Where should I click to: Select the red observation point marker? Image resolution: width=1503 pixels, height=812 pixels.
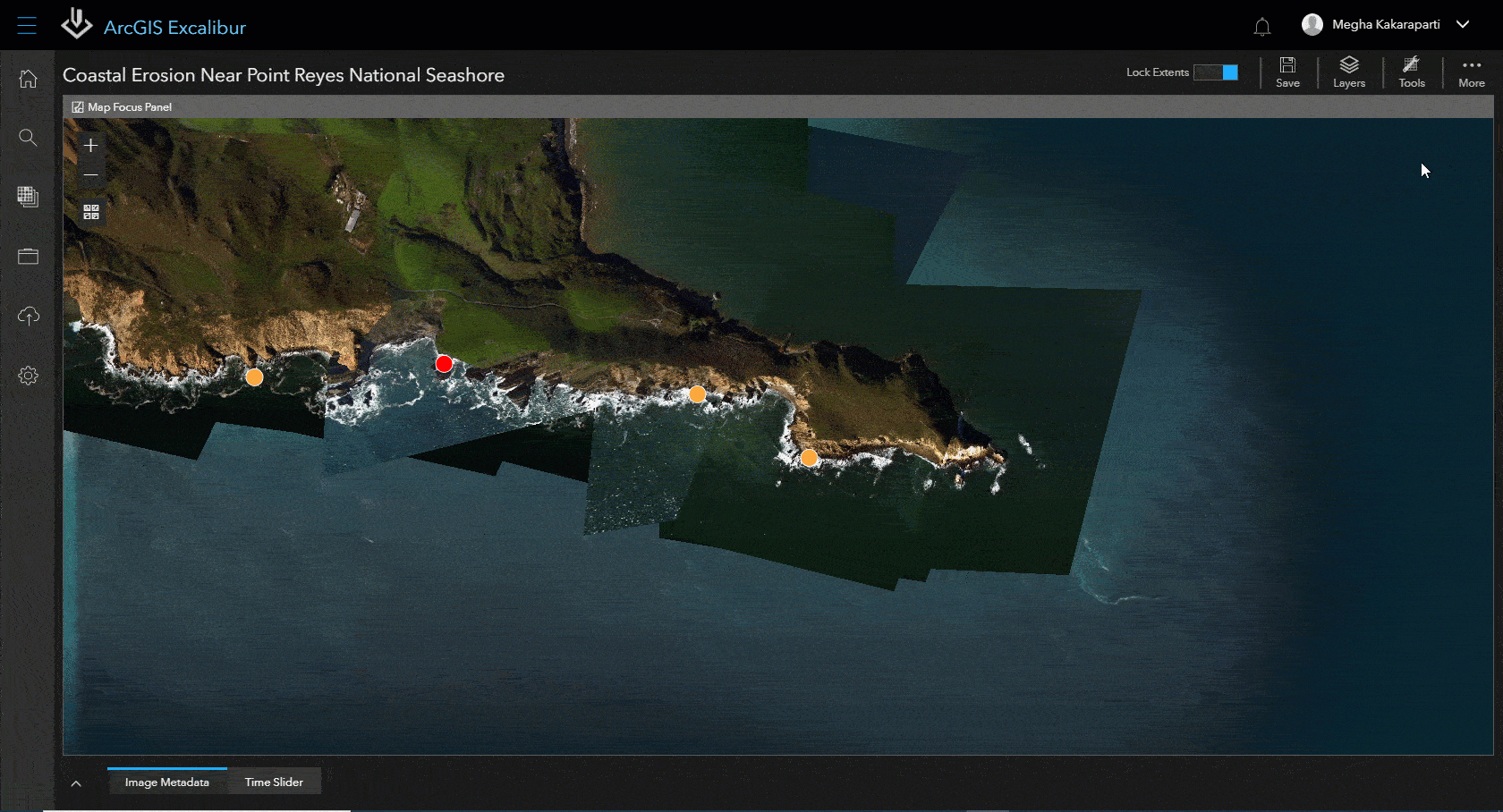(x=444, y=363)
